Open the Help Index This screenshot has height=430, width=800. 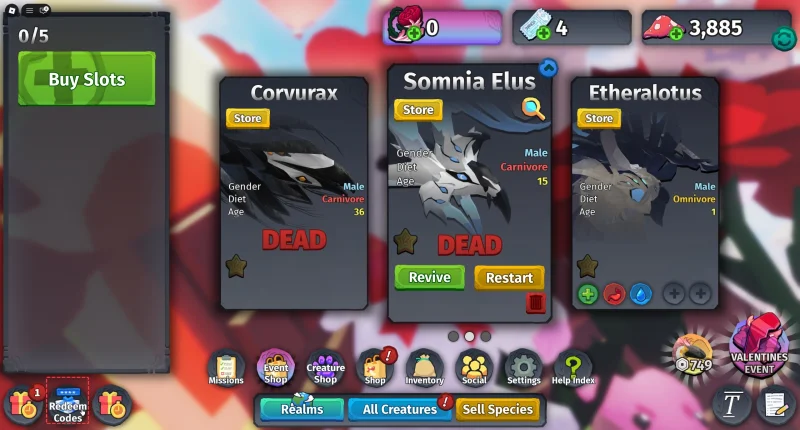(x=573, y=368)
